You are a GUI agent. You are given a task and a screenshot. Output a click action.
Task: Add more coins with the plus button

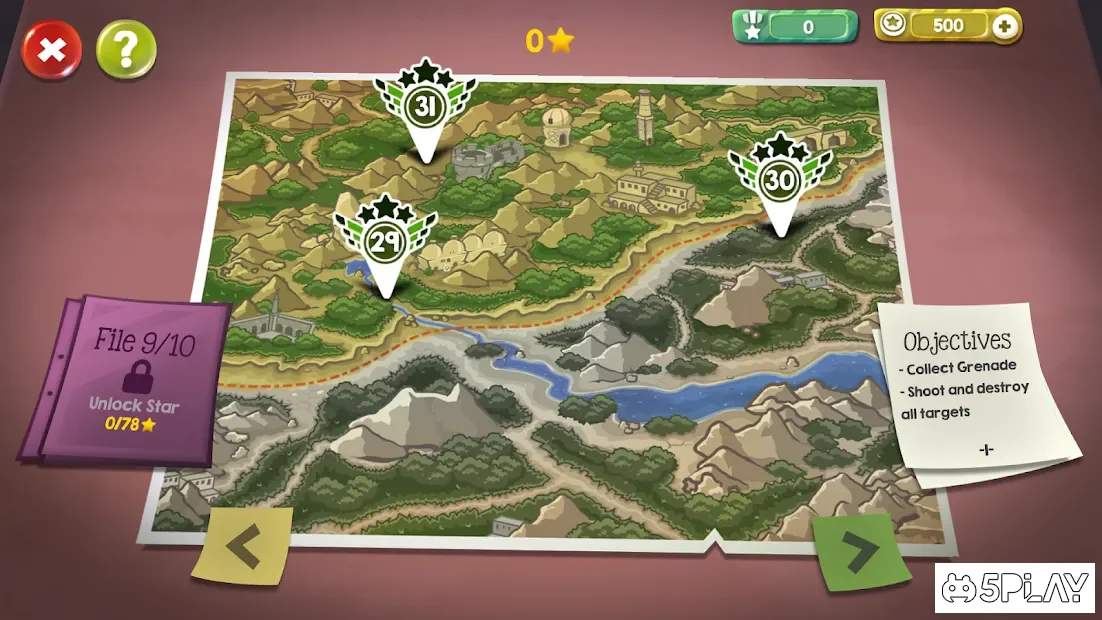1005,26
